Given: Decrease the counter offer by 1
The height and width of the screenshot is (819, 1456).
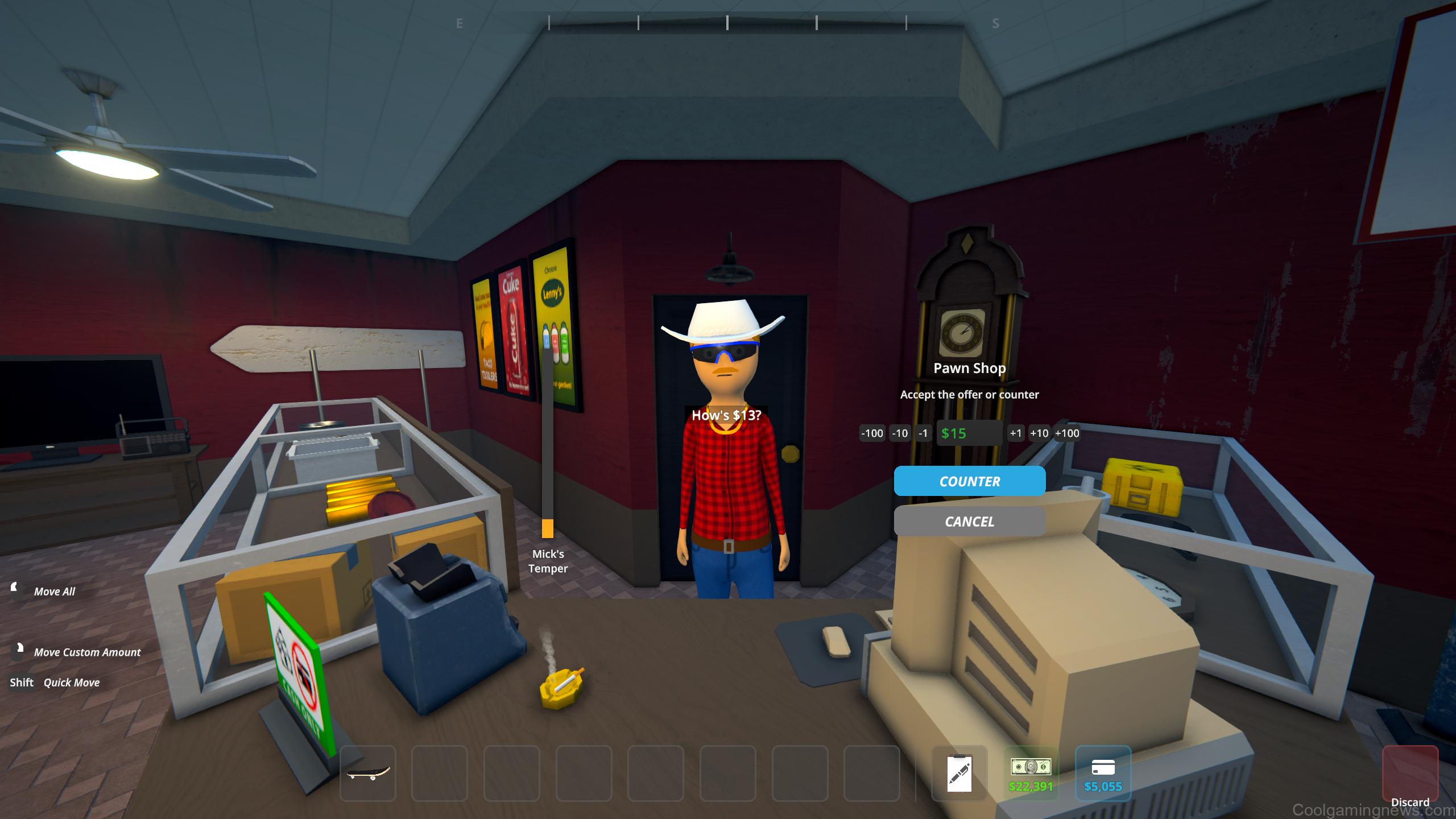Looking at the screenshot, I should [x=924, y=433].
